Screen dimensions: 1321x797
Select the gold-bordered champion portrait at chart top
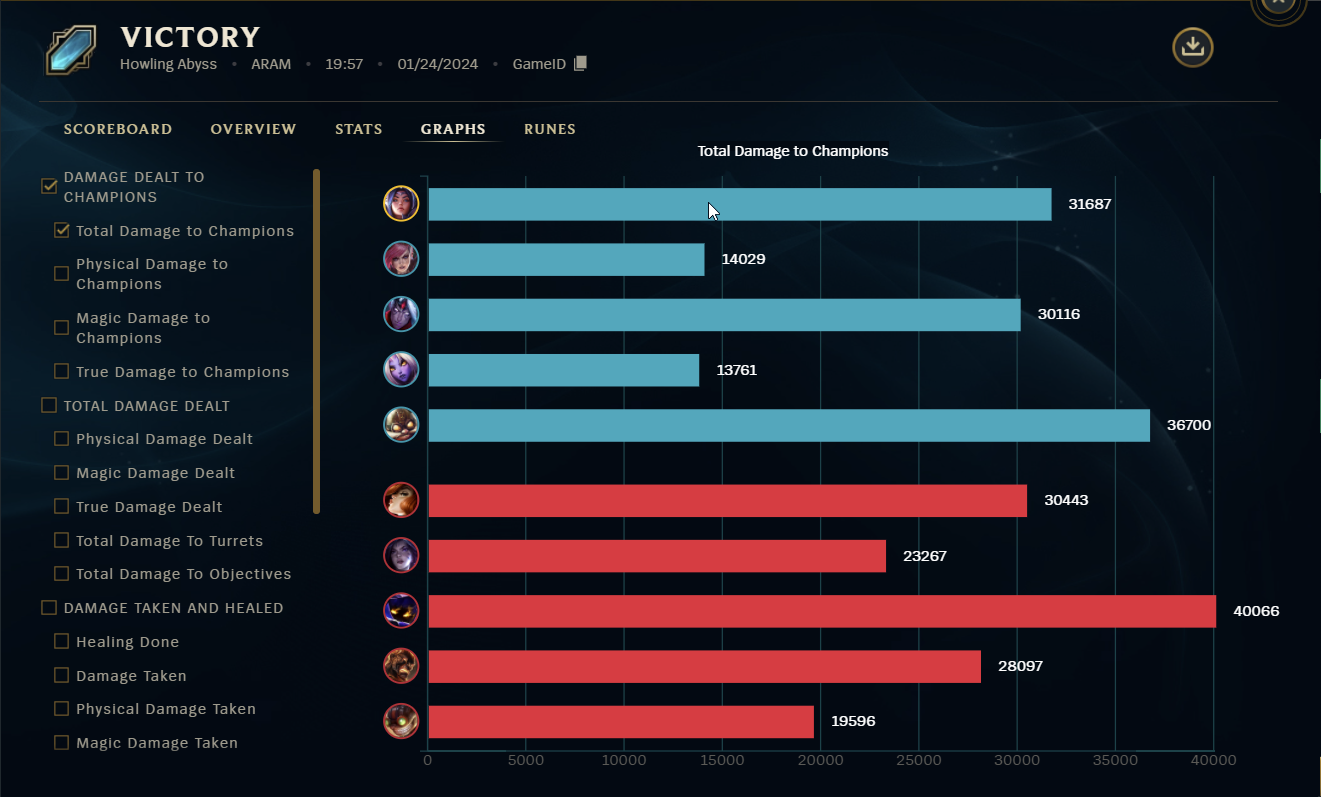click(400, 203)
